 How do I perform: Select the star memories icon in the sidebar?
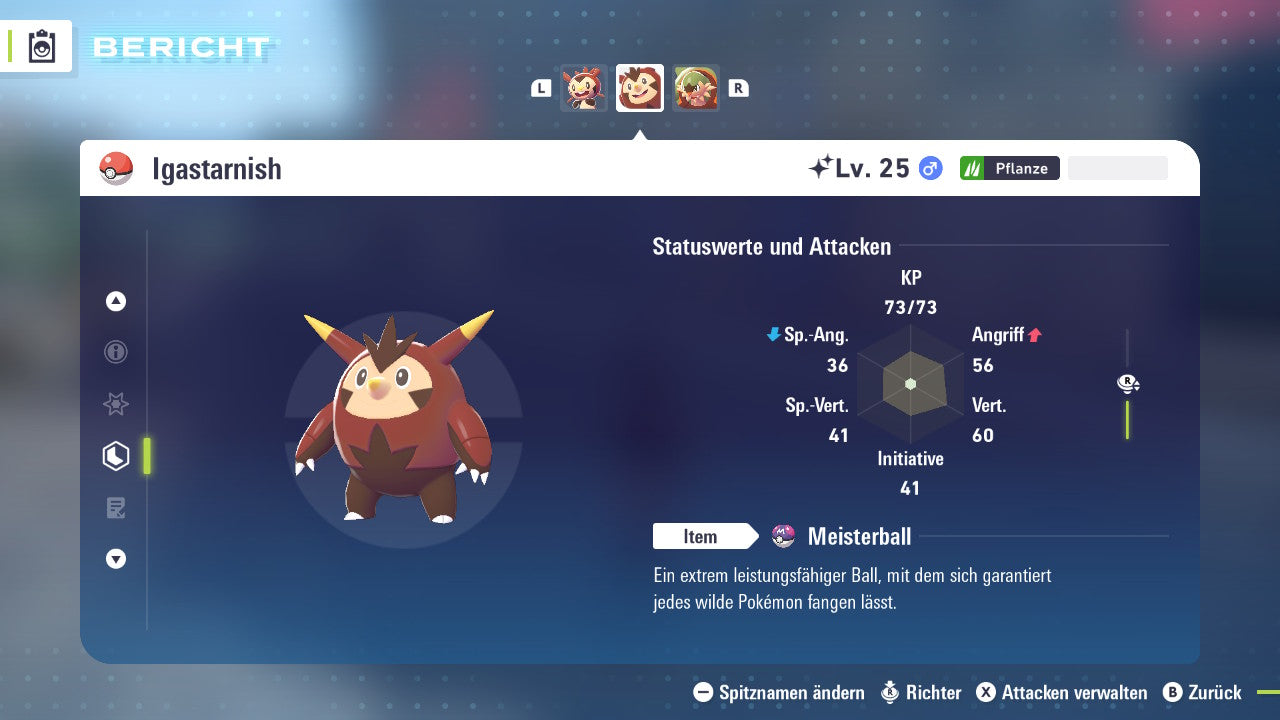point(115,404)
